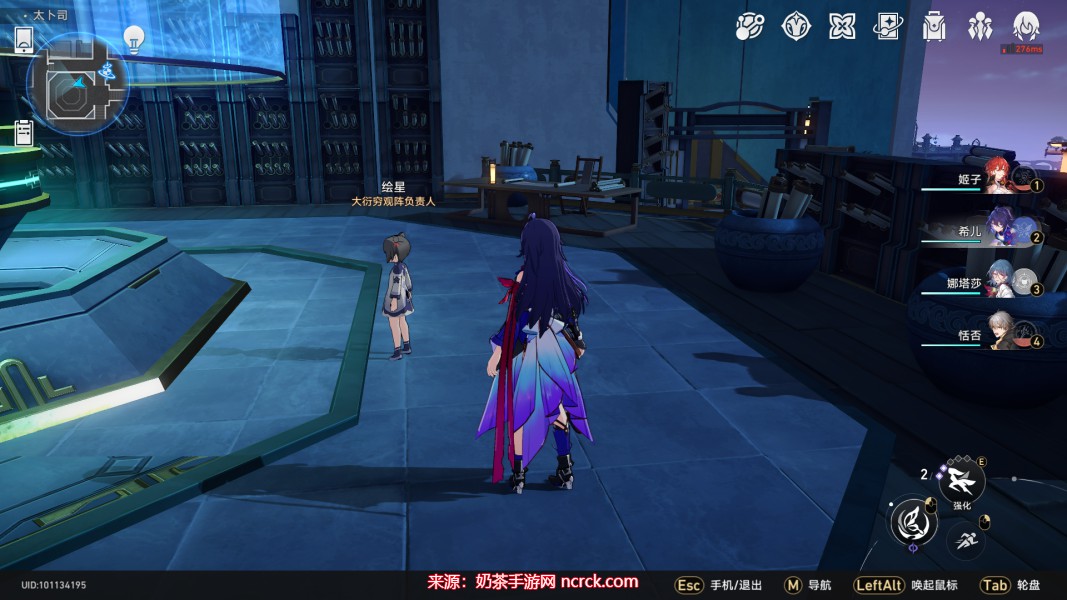Activate the 强化 technique skill

pyautogui.click(x=962, y=481)
